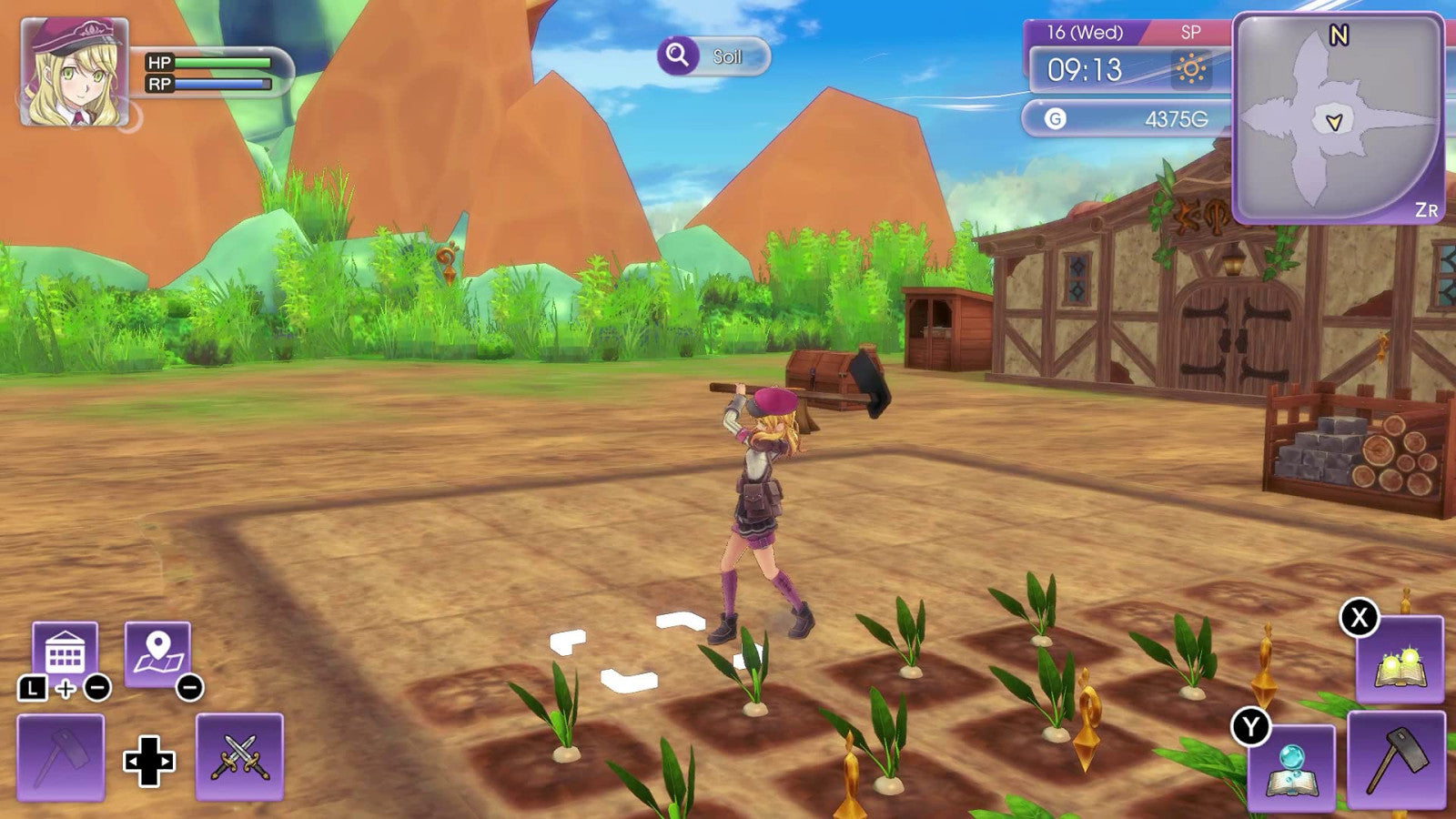Use the blue orb spellbook slot
The image size is (1456, 819).
tap(1290, 766)
